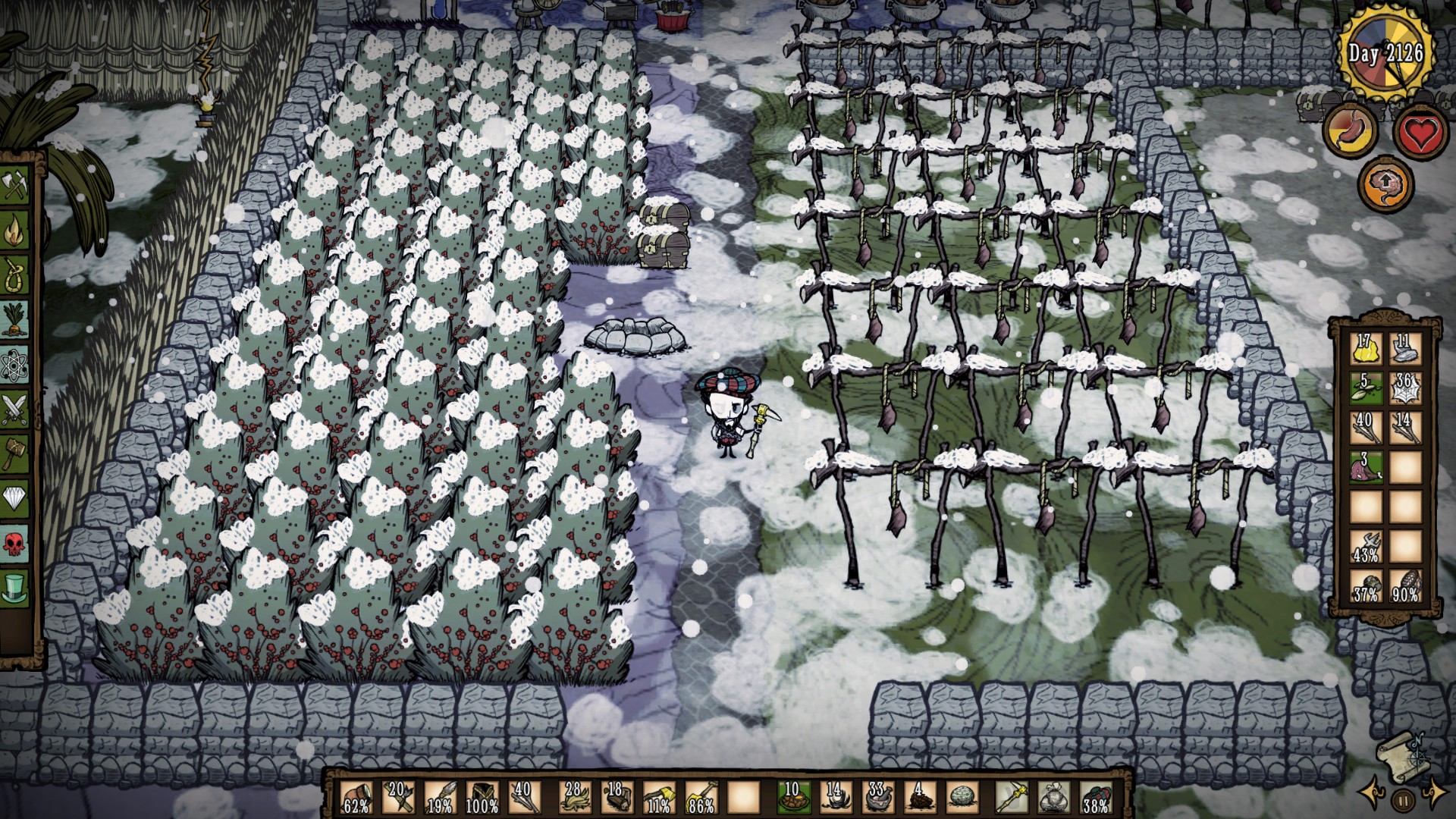The width and height of the screenshot is (1456, 819).
Task: Pause the game
Action: (x=1403, y=799)
